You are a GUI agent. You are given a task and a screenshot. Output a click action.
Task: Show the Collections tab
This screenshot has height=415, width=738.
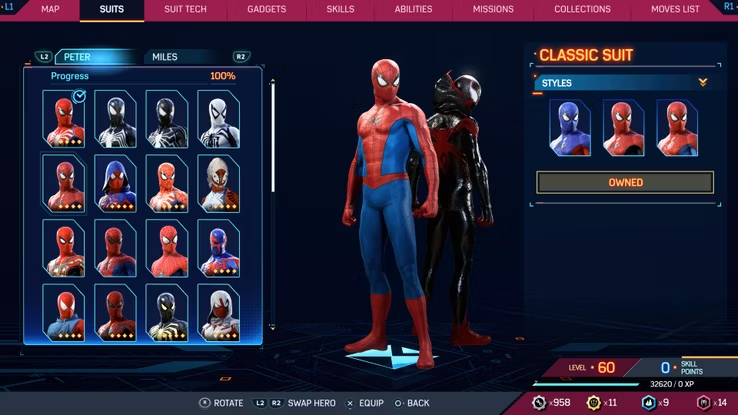pos(582,9)
